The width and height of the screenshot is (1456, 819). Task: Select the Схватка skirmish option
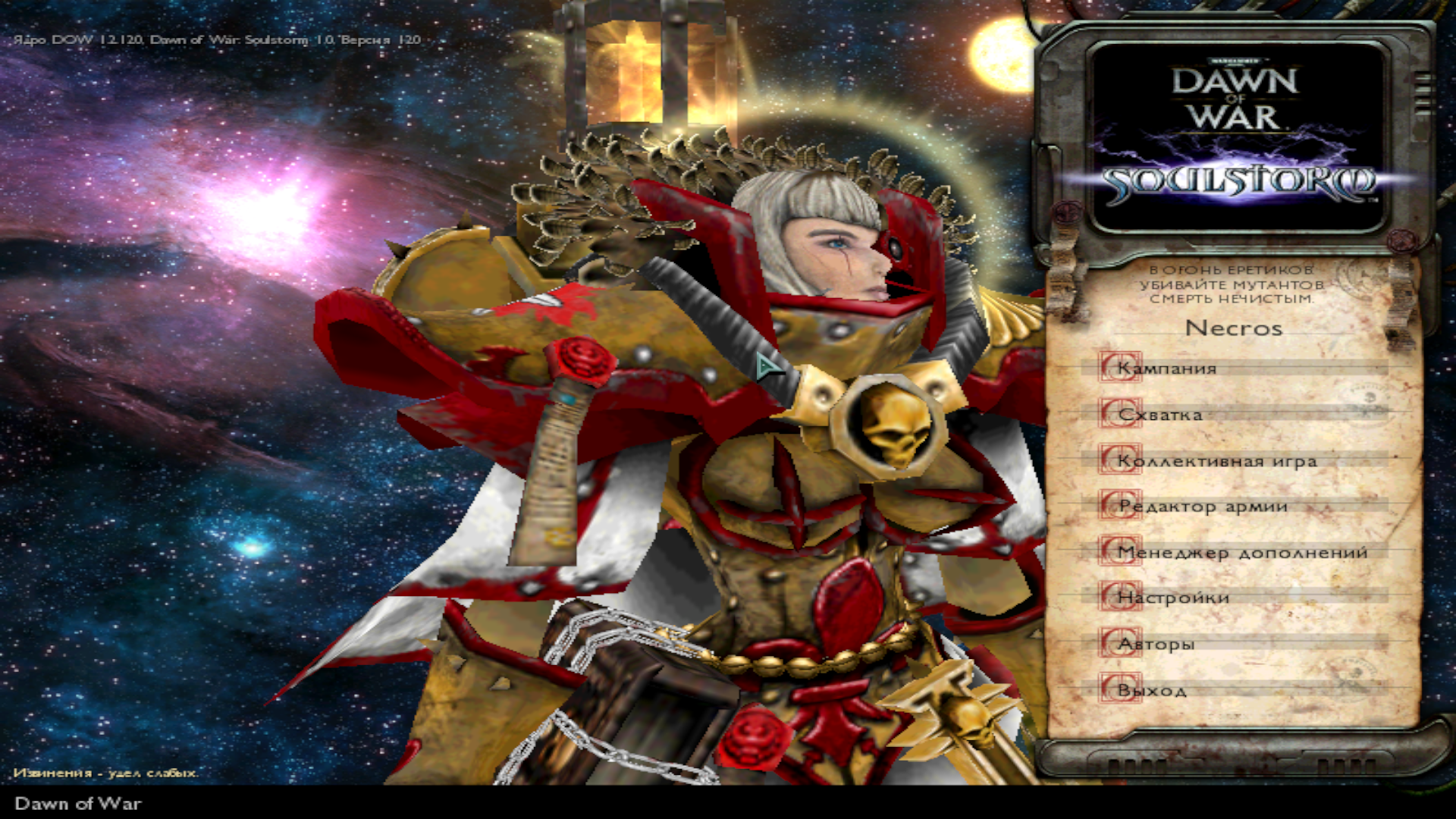point(1160,415)
